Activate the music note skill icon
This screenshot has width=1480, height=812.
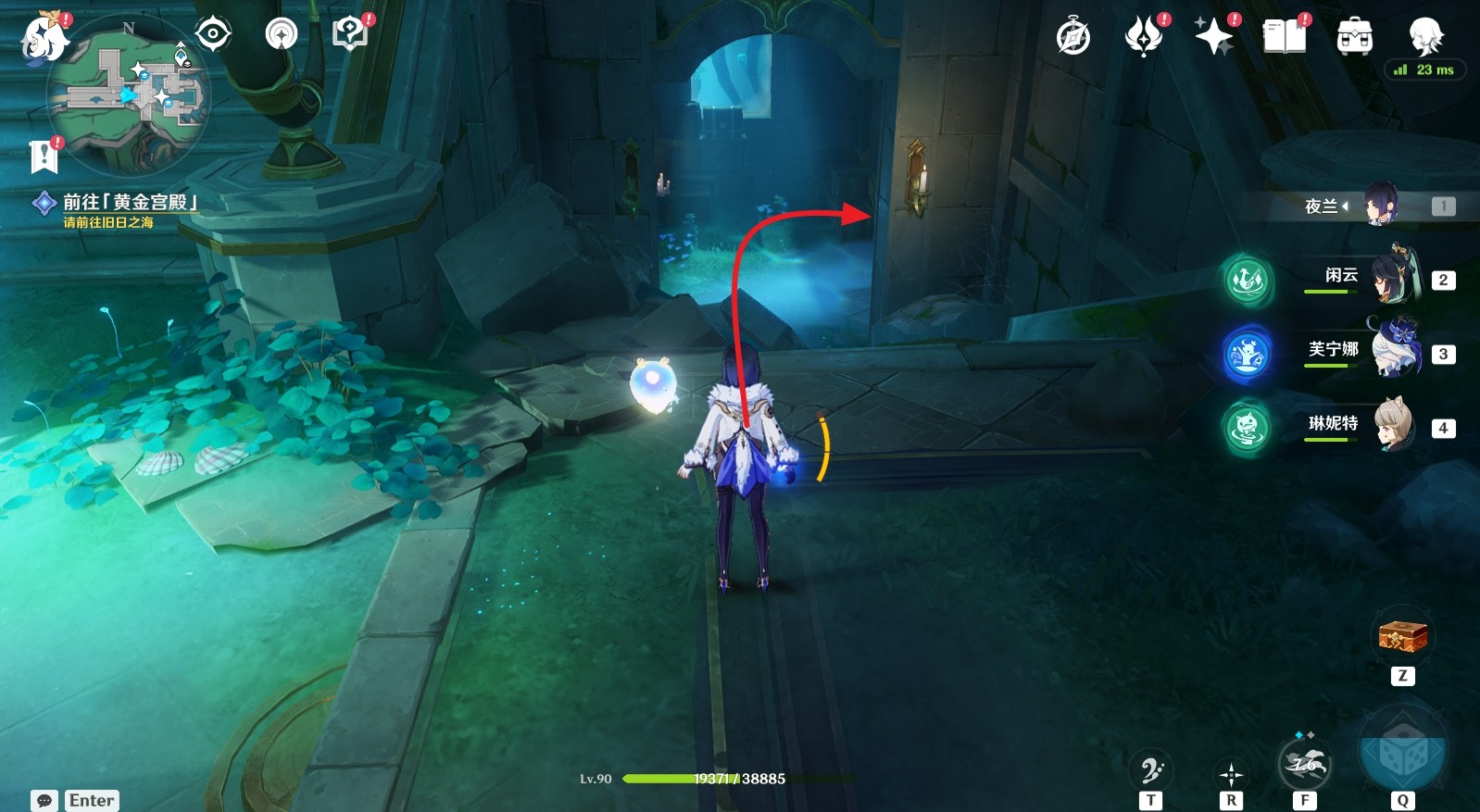tap(1150, 768)
